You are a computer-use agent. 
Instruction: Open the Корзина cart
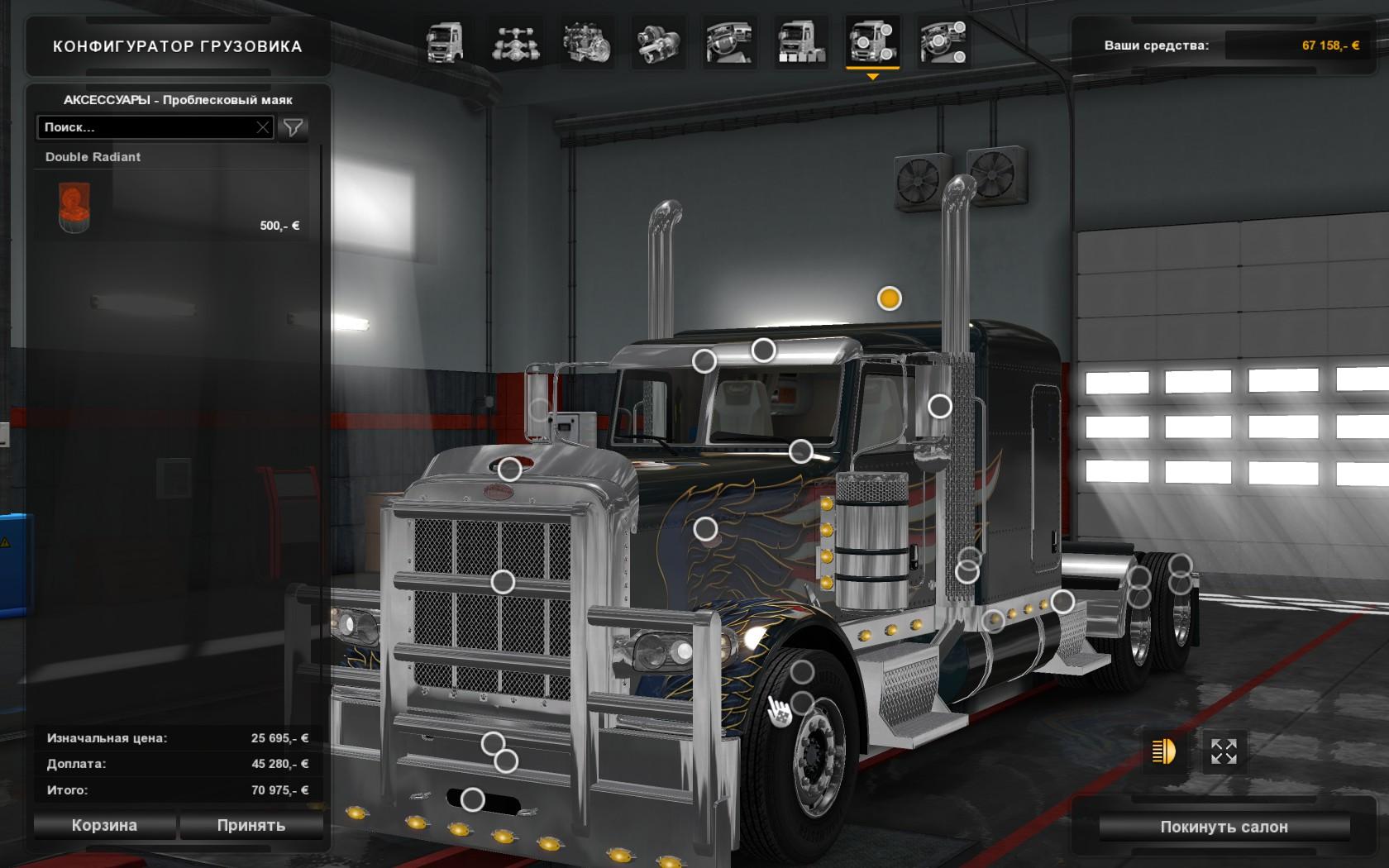point(104,825)
